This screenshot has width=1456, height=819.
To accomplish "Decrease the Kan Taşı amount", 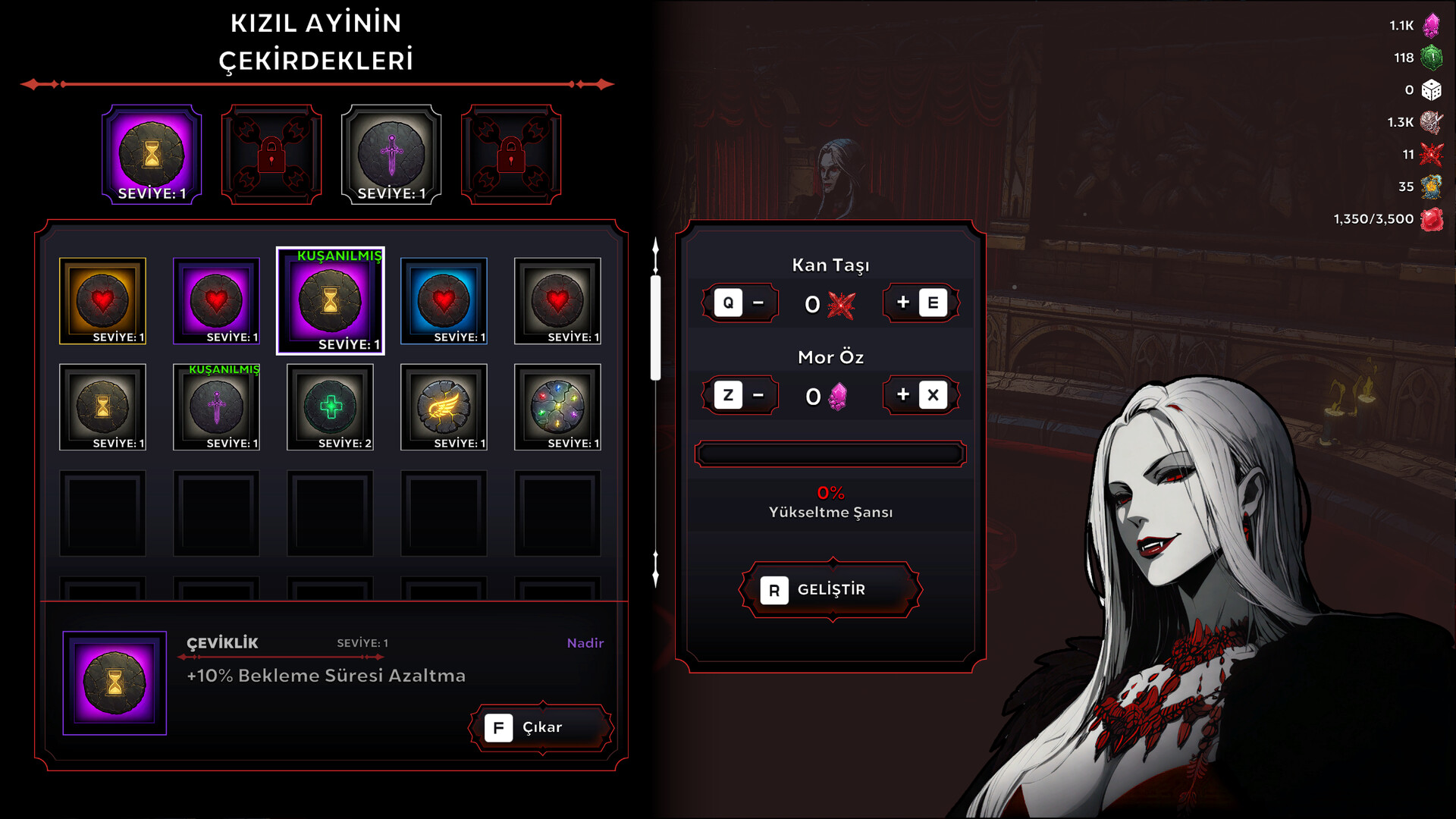I will coord(741,303).
